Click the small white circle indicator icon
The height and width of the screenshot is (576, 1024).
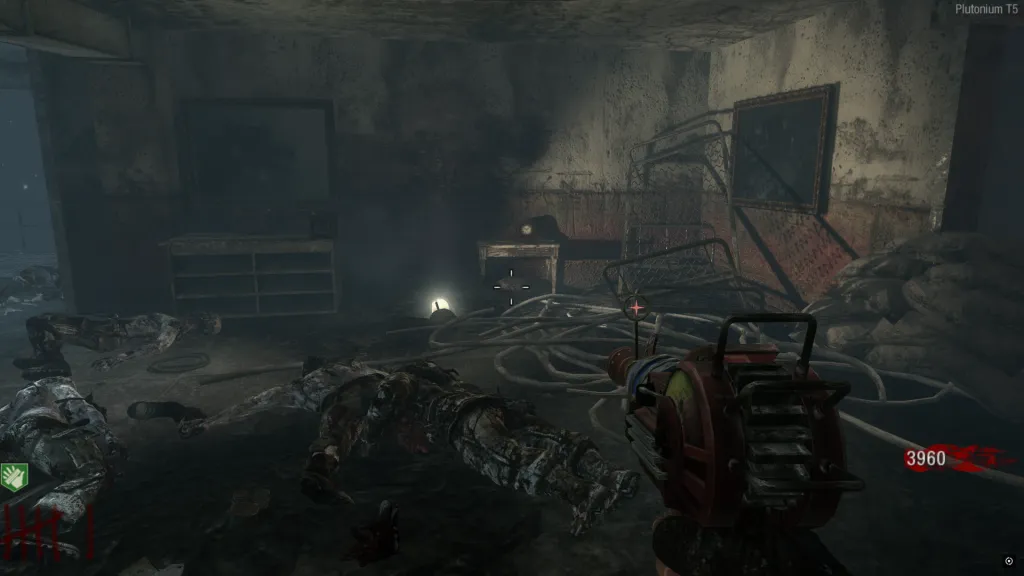[1008, 561]
